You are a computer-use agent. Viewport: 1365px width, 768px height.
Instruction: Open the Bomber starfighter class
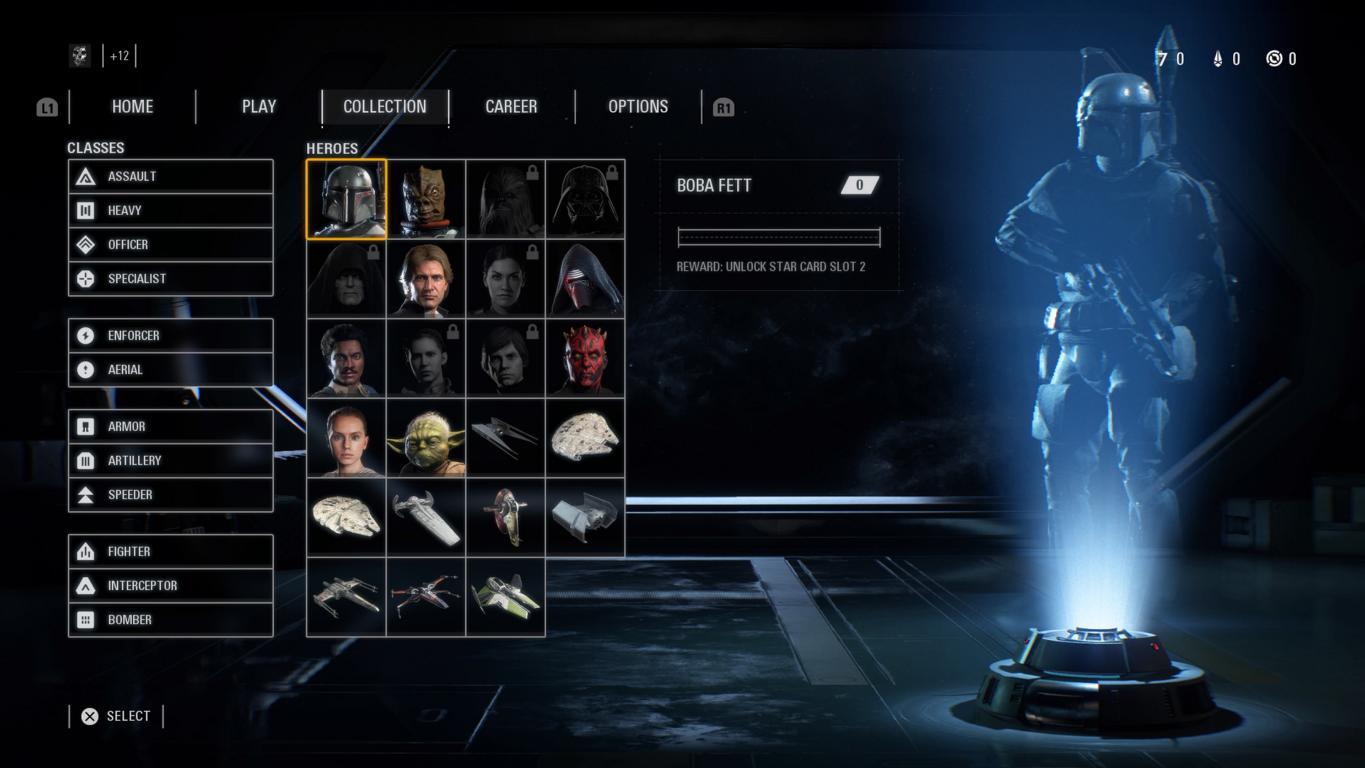pyautogui.click(x=170, y=620)
